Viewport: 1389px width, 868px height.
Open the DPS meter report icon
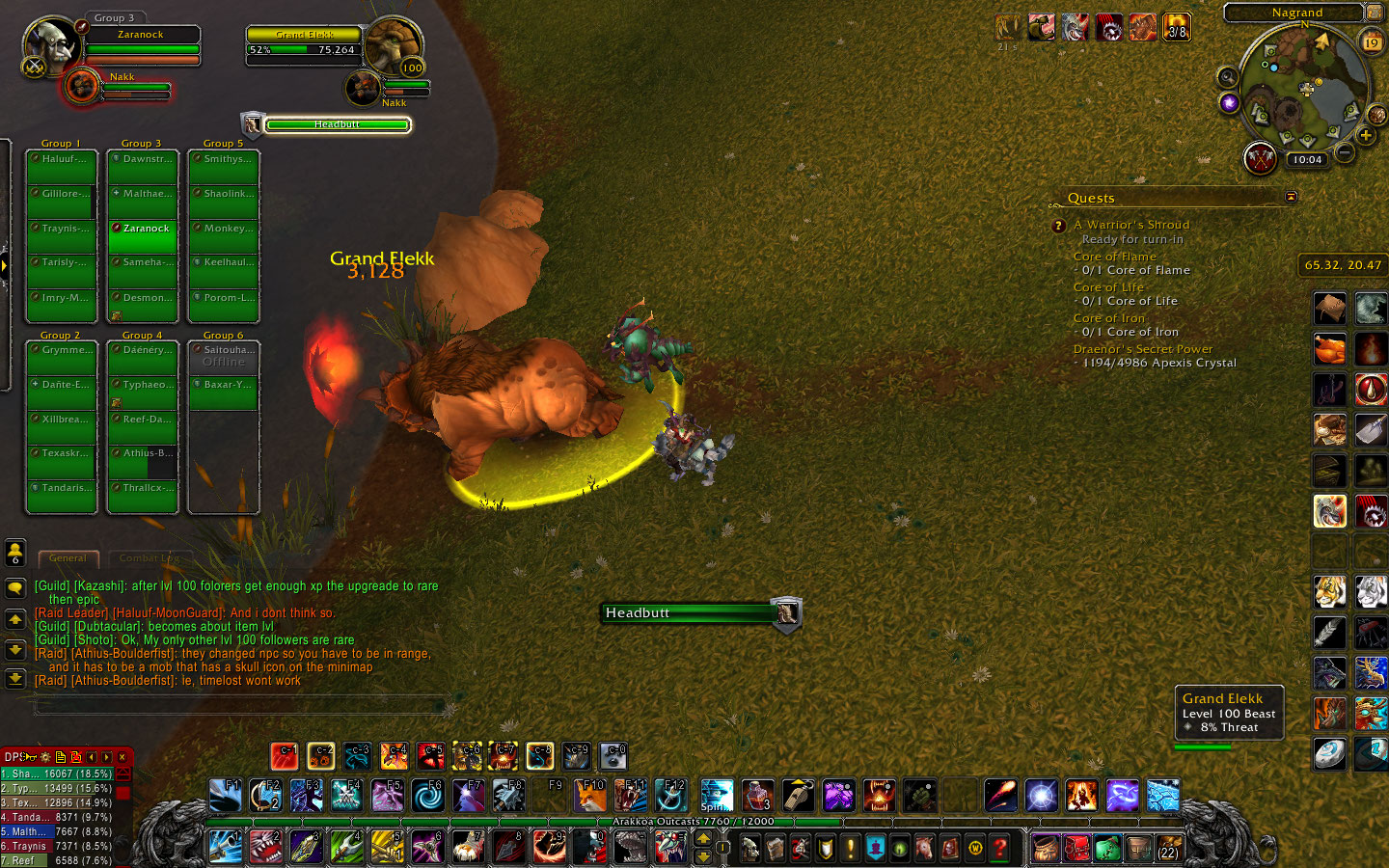tap(61, 757)
